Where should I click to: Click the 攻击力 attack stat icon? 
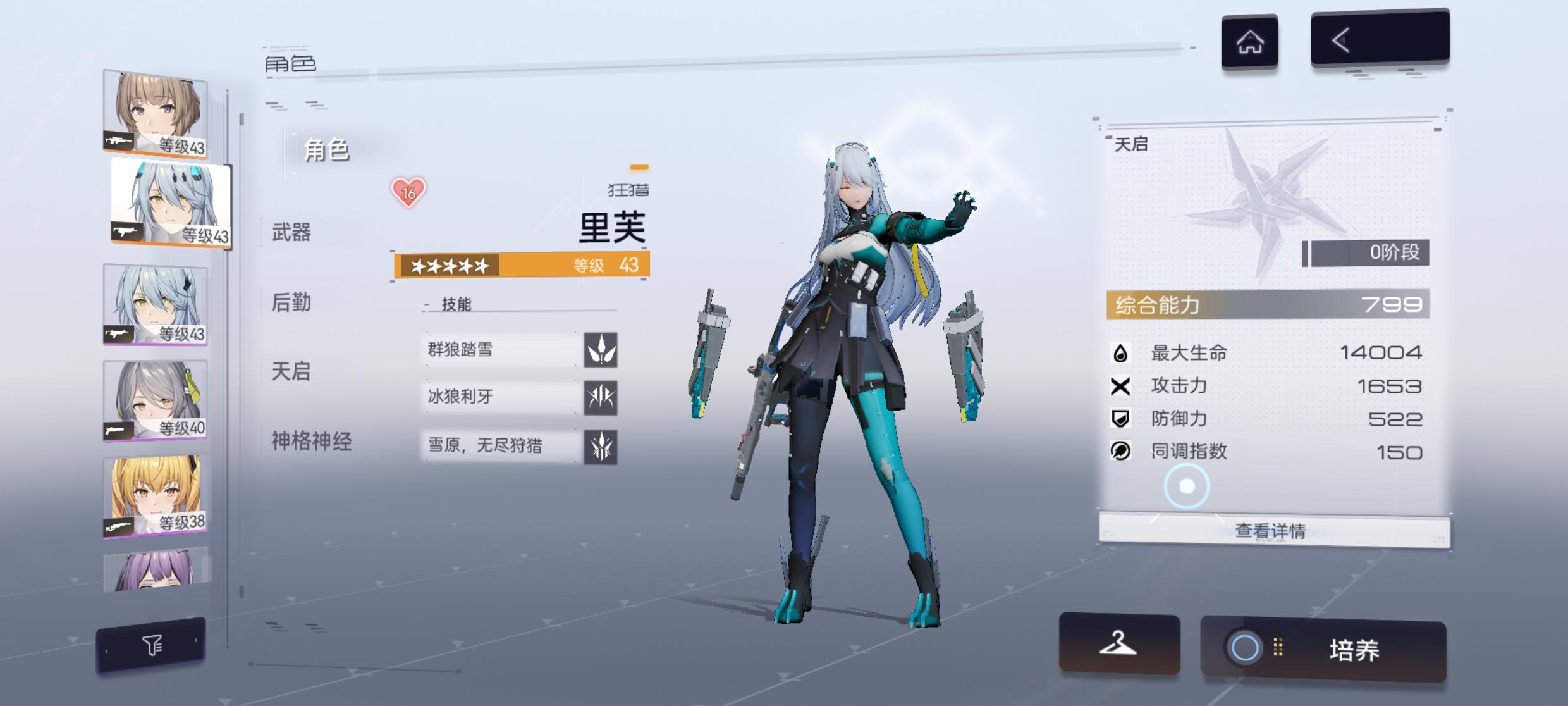coord(1119,385)
